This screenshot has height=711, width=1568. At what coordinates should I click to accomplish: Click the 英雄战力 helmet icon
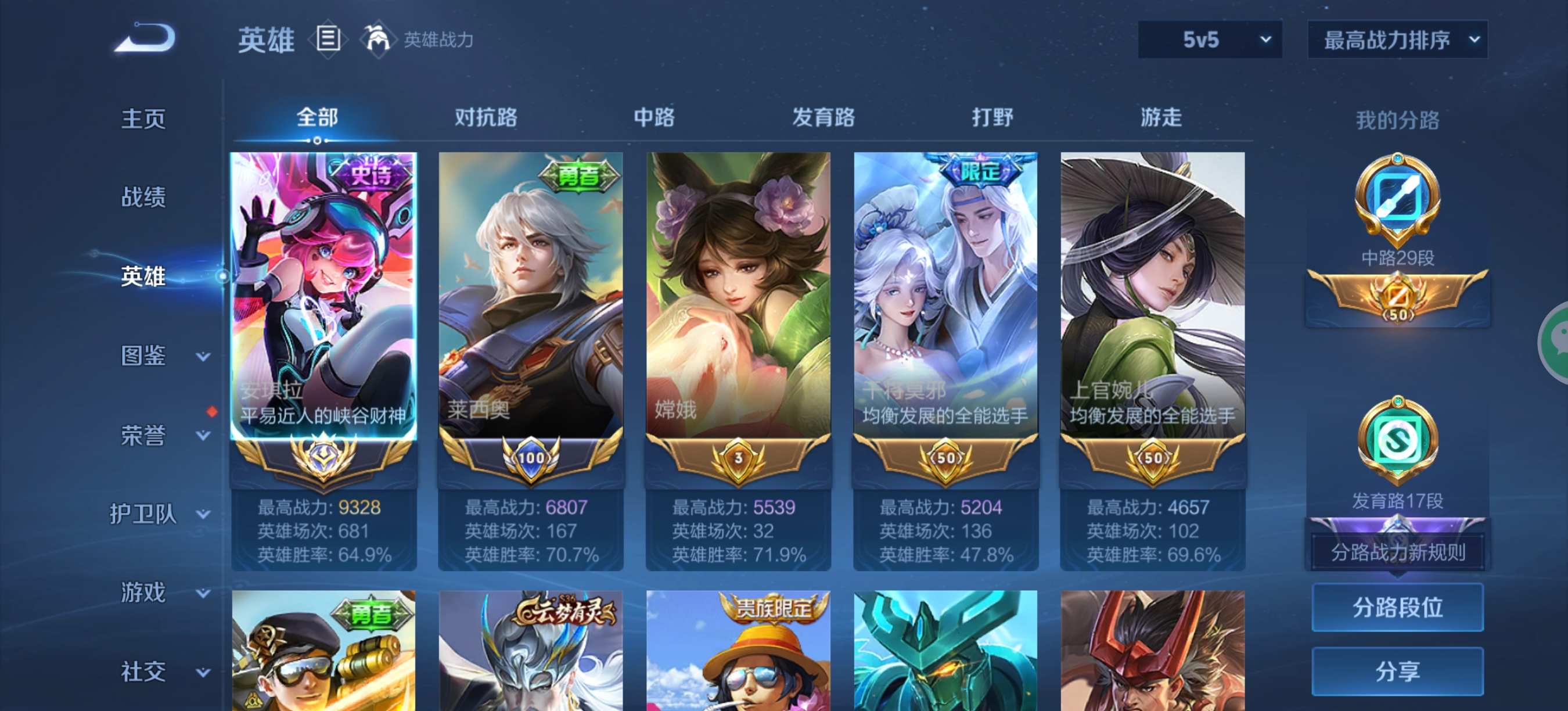[377, 39]
